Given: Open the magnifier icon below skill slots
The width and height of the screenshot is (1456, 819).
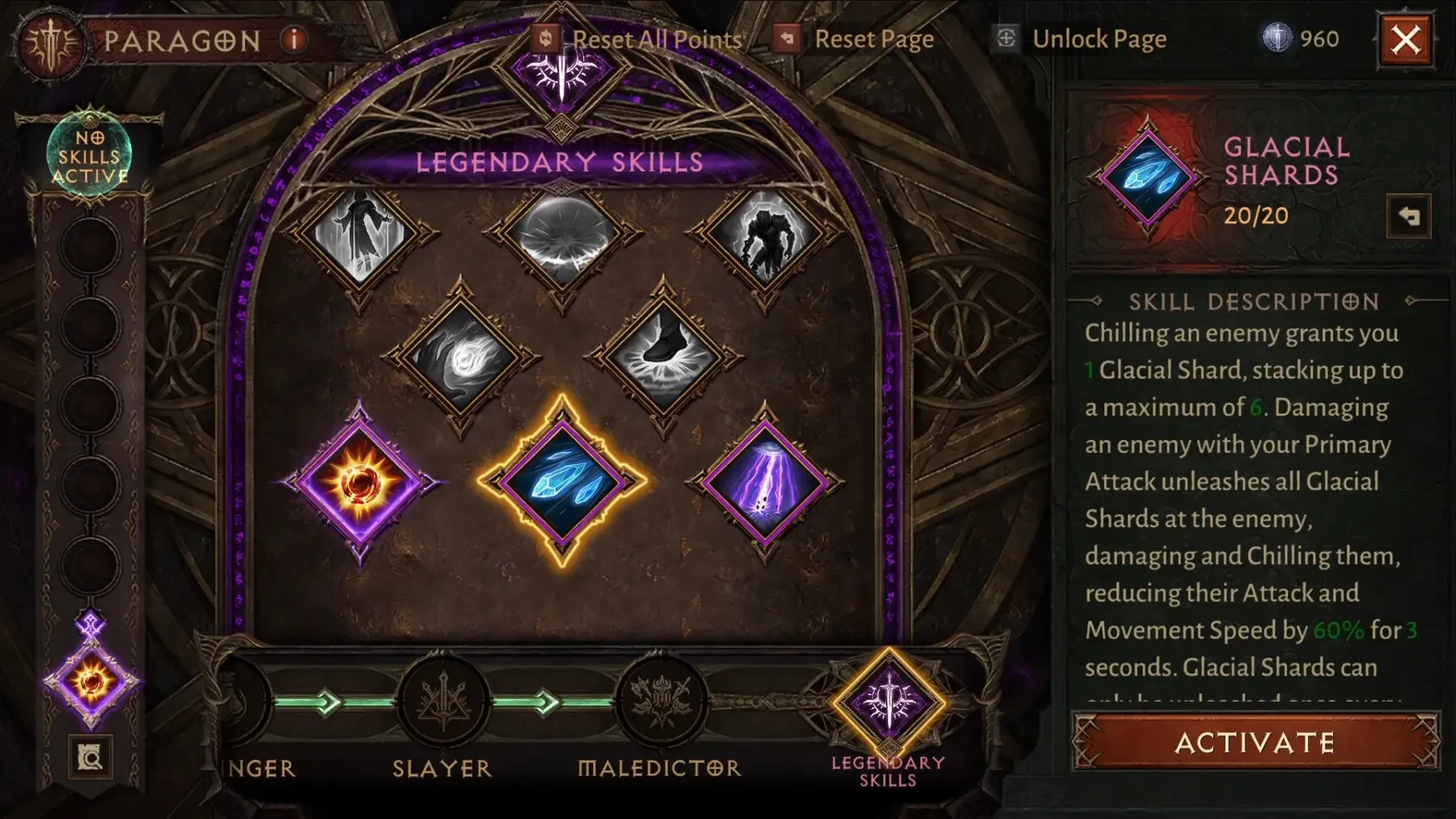Looking at the screenshot, I should click(90, 757).
